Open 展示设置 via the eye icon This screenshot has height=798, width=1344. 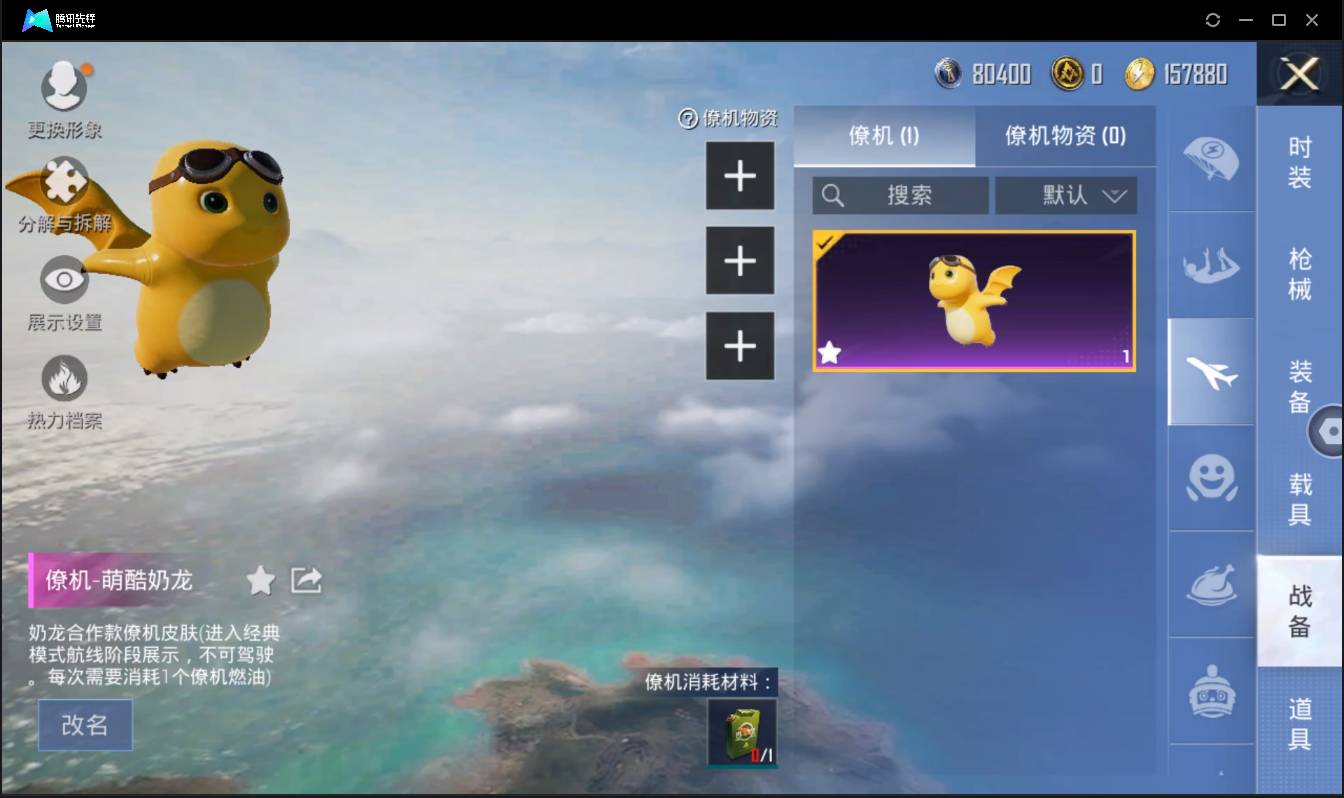(64, 281)
